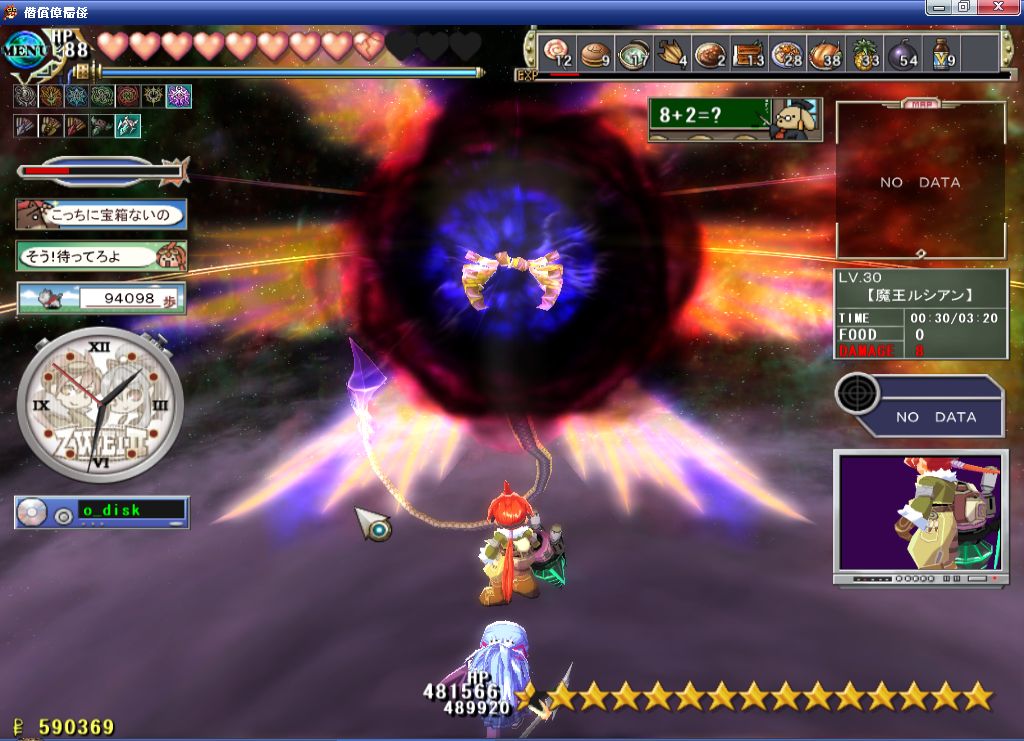The width and height of the screenshot is (1024, 741).
Task: Click the radar target NO DATA panel
Action: coord(920,406)
